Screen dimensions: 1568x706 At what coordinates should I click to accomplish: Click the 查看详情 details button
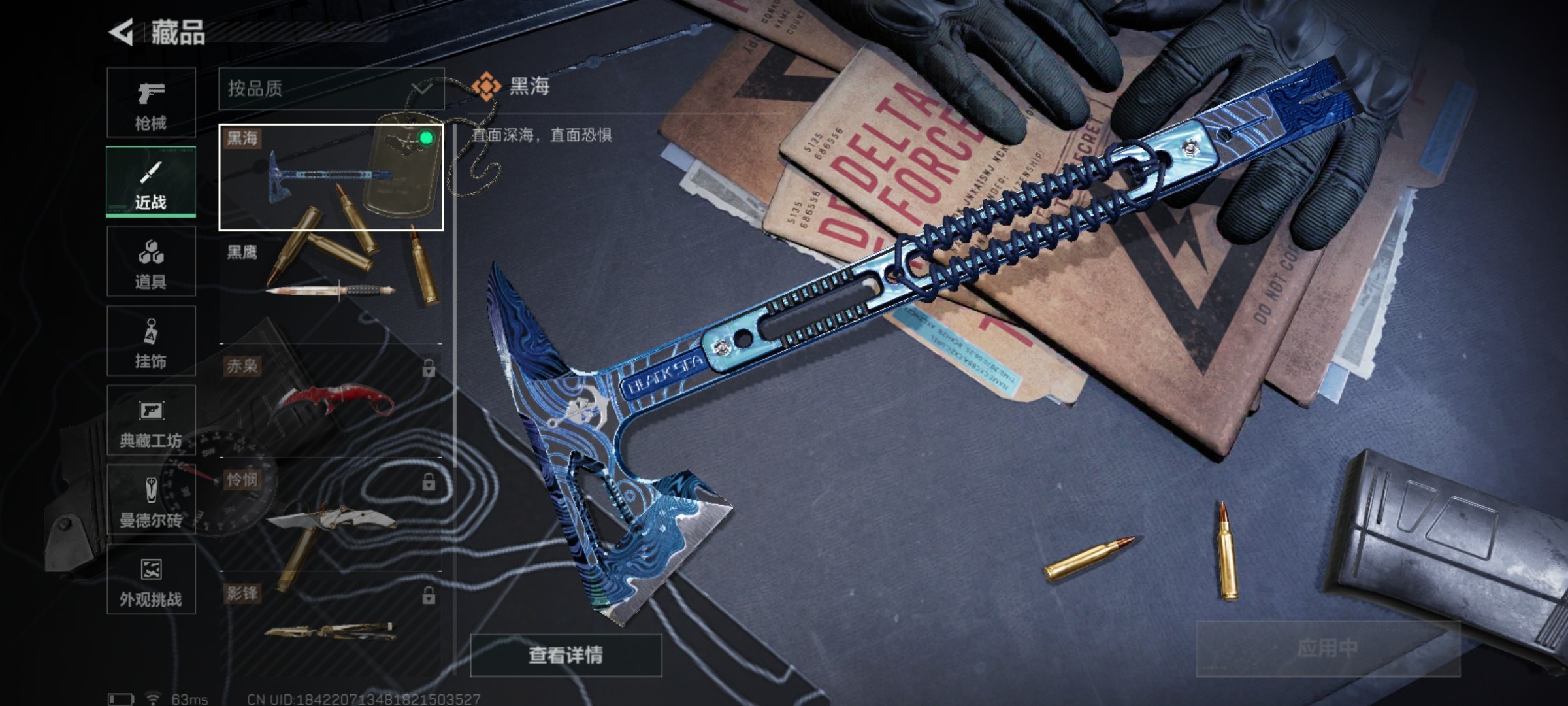point(566,654)
